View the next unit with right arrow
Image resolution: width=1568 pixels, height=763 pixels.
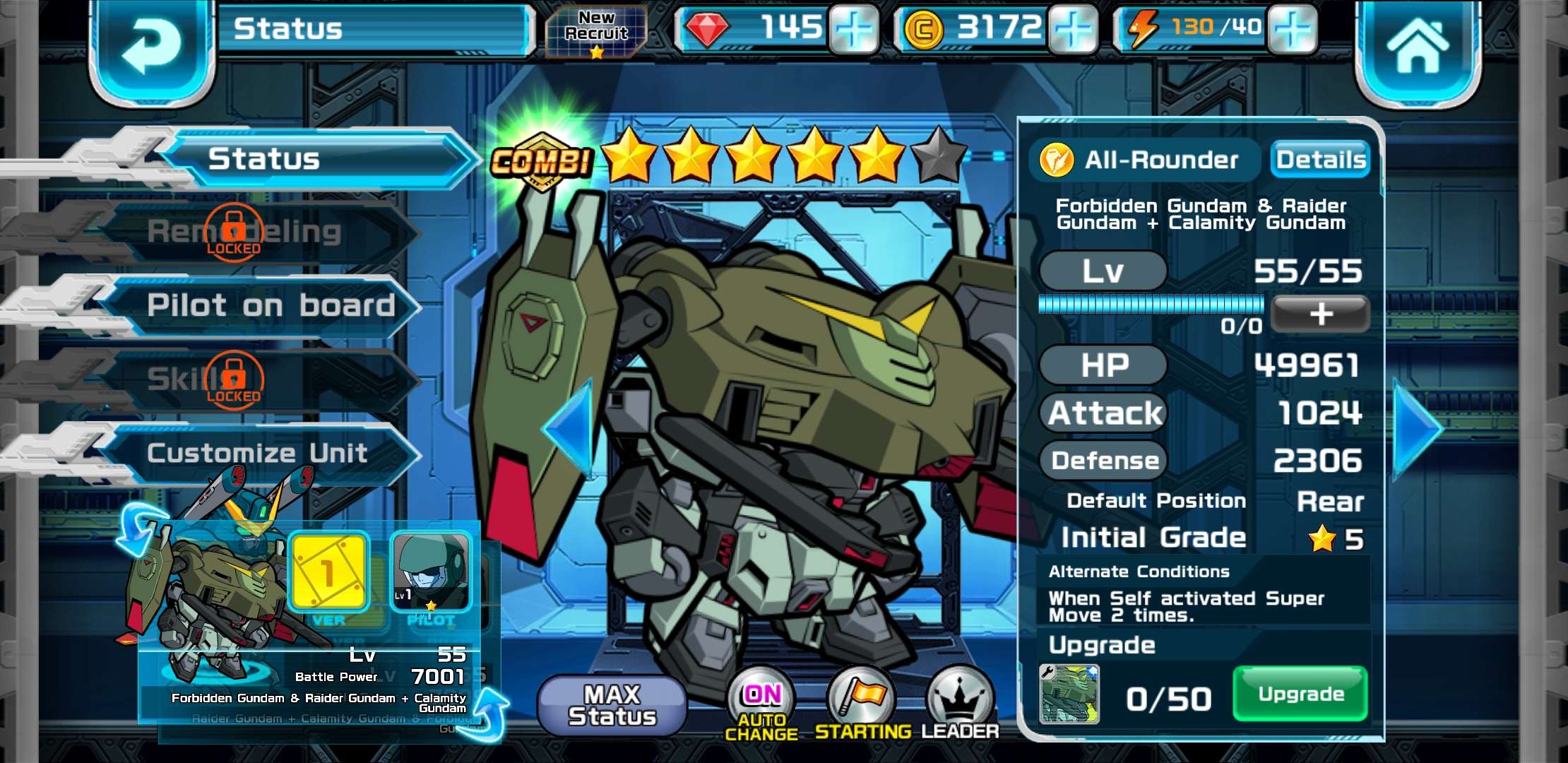click(1417, 429)
